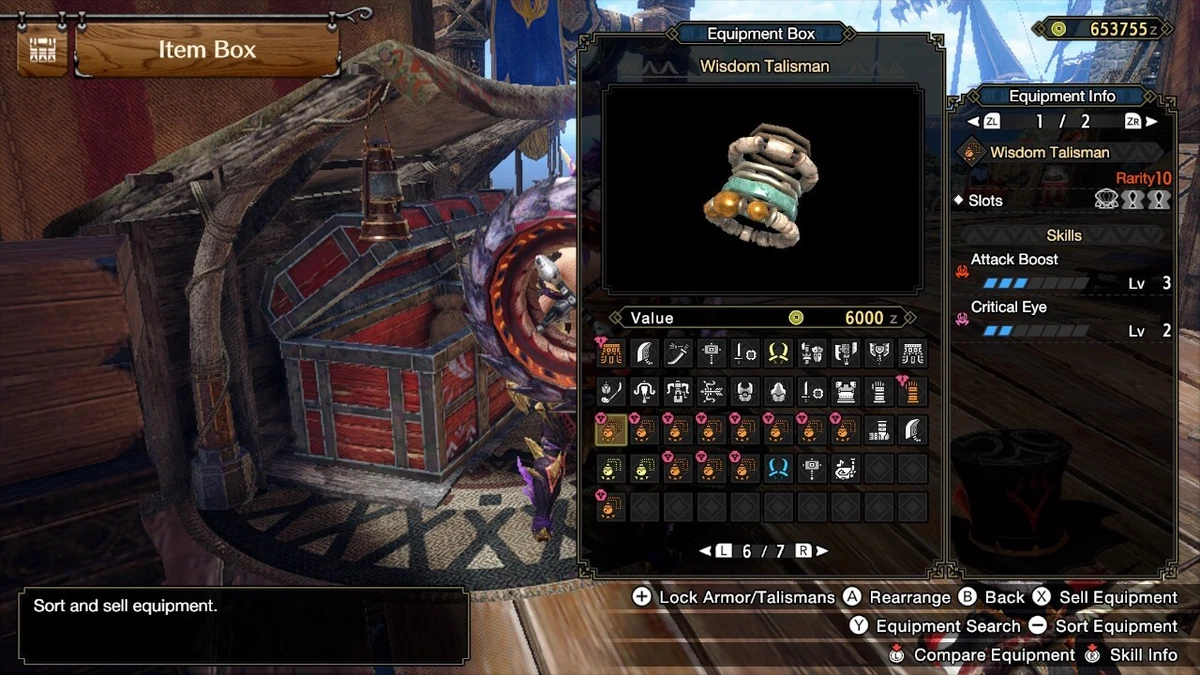Choose the white leg greaves slot

[879, 430]
